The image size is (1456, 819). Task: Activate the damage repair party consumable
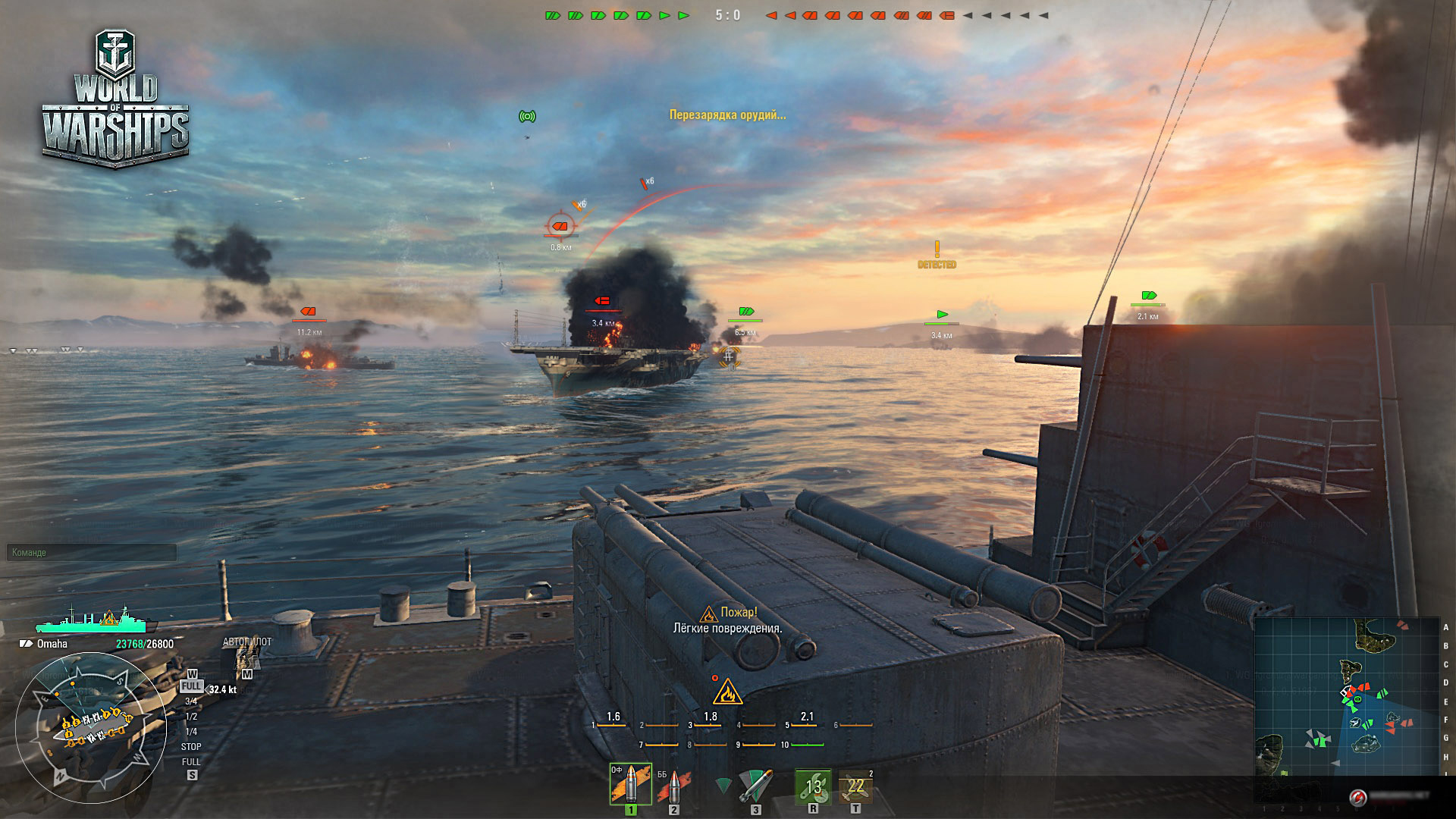coord(813,786)
